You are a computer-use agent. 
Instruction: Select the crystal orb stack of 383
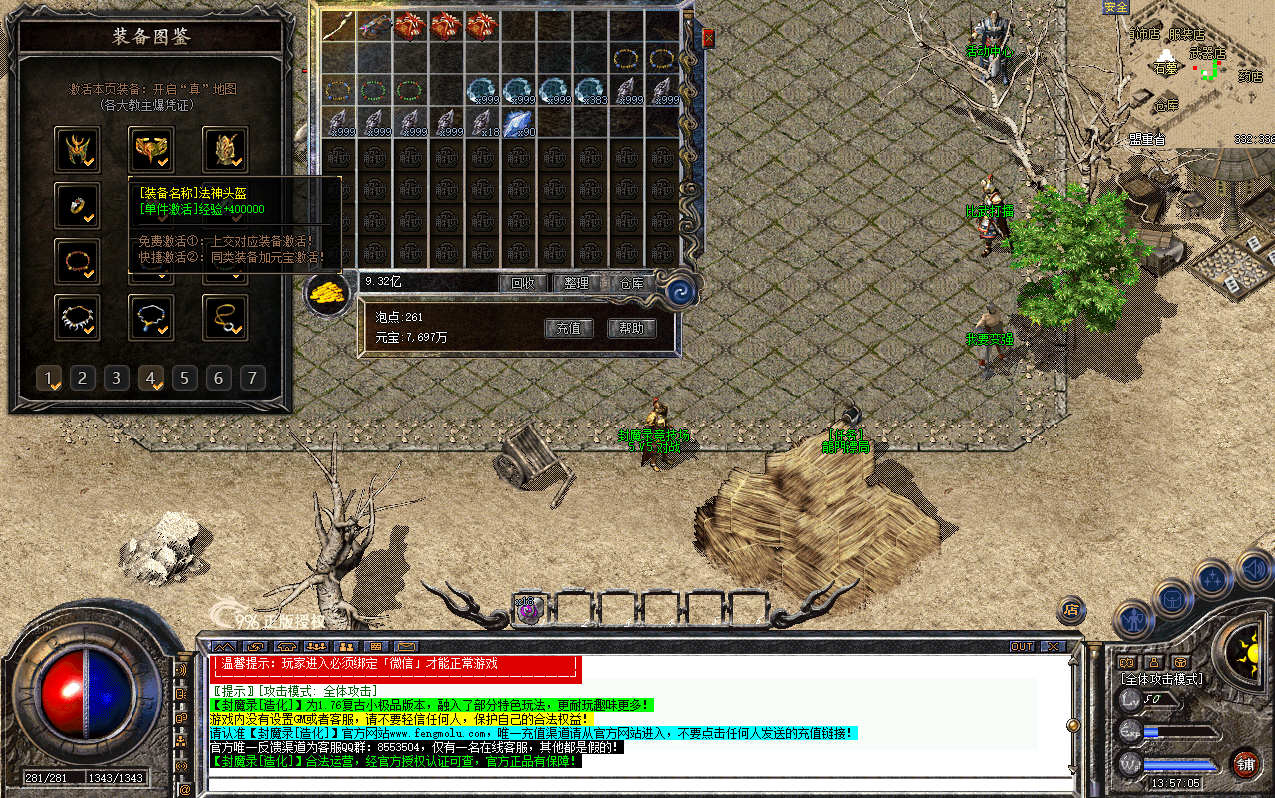[592, 91]
